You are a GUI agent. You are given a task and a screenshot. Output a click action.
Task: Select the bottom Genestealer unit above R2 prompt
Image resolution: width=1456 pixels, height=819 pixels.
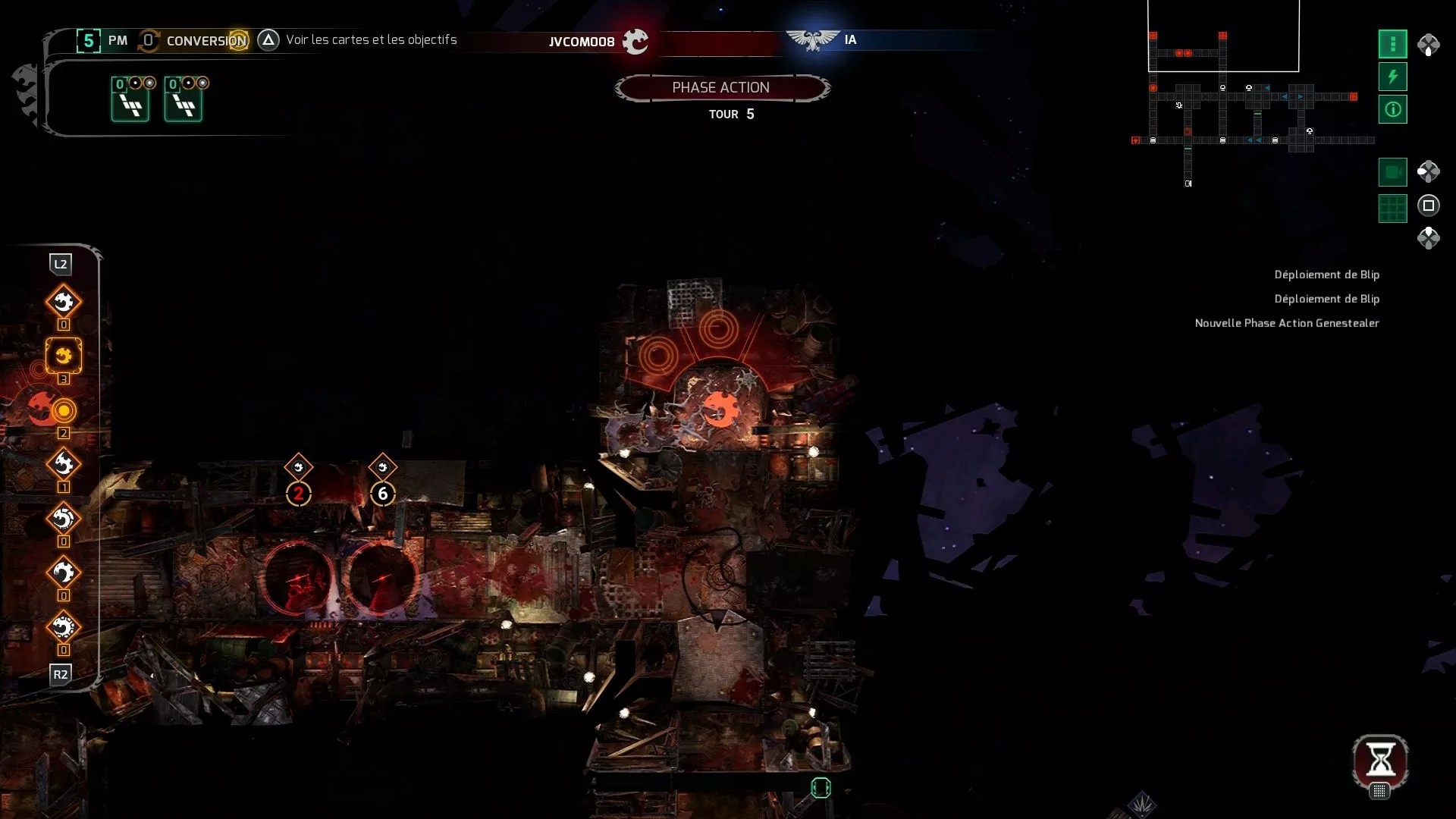[64, 627]
